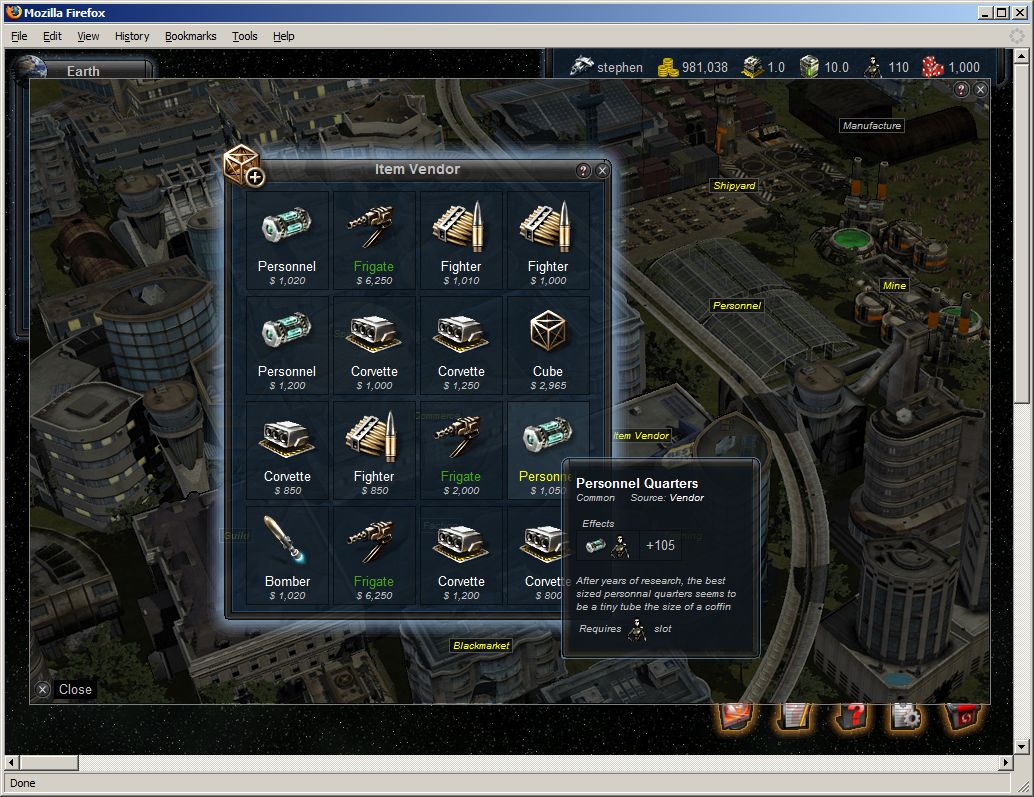
Task: Pick the Fighter costing $850
Action: [373, 451]
